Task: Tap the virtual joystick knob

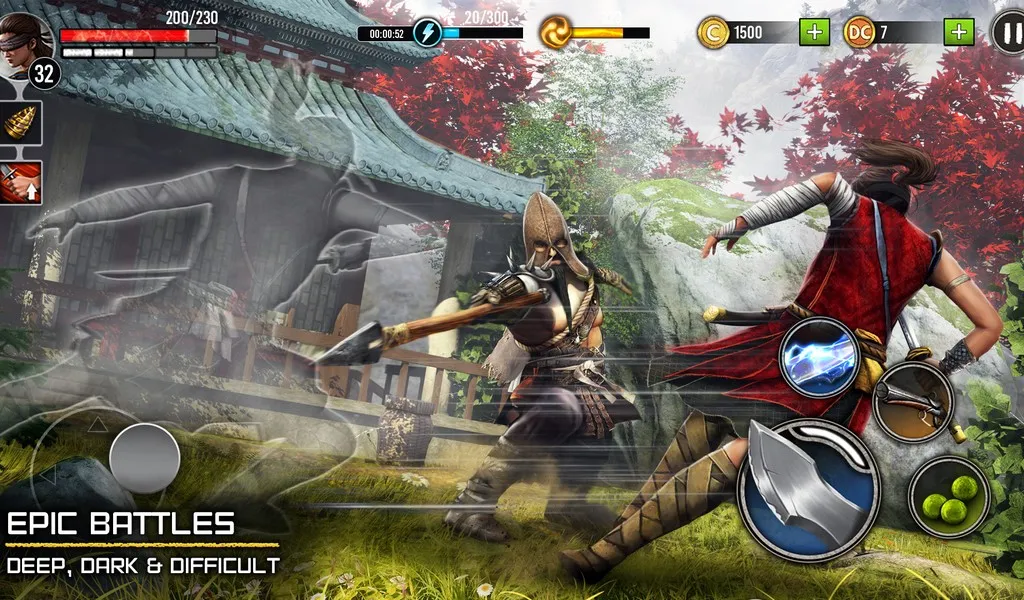Action: (x=144, y=458)
